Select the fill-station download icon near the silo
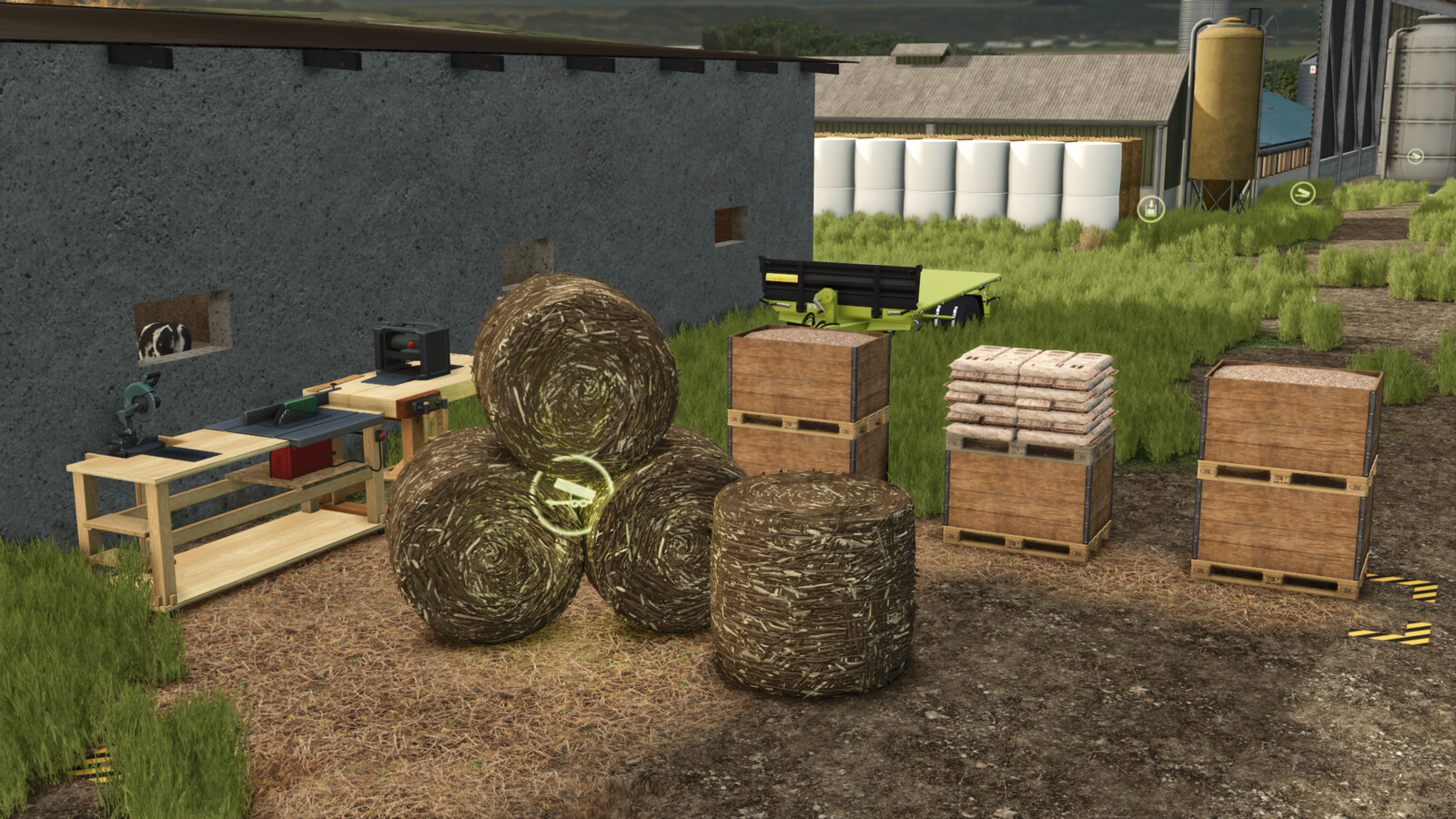This screenshot has width=1456, height=819. (x=1149, y=208)
